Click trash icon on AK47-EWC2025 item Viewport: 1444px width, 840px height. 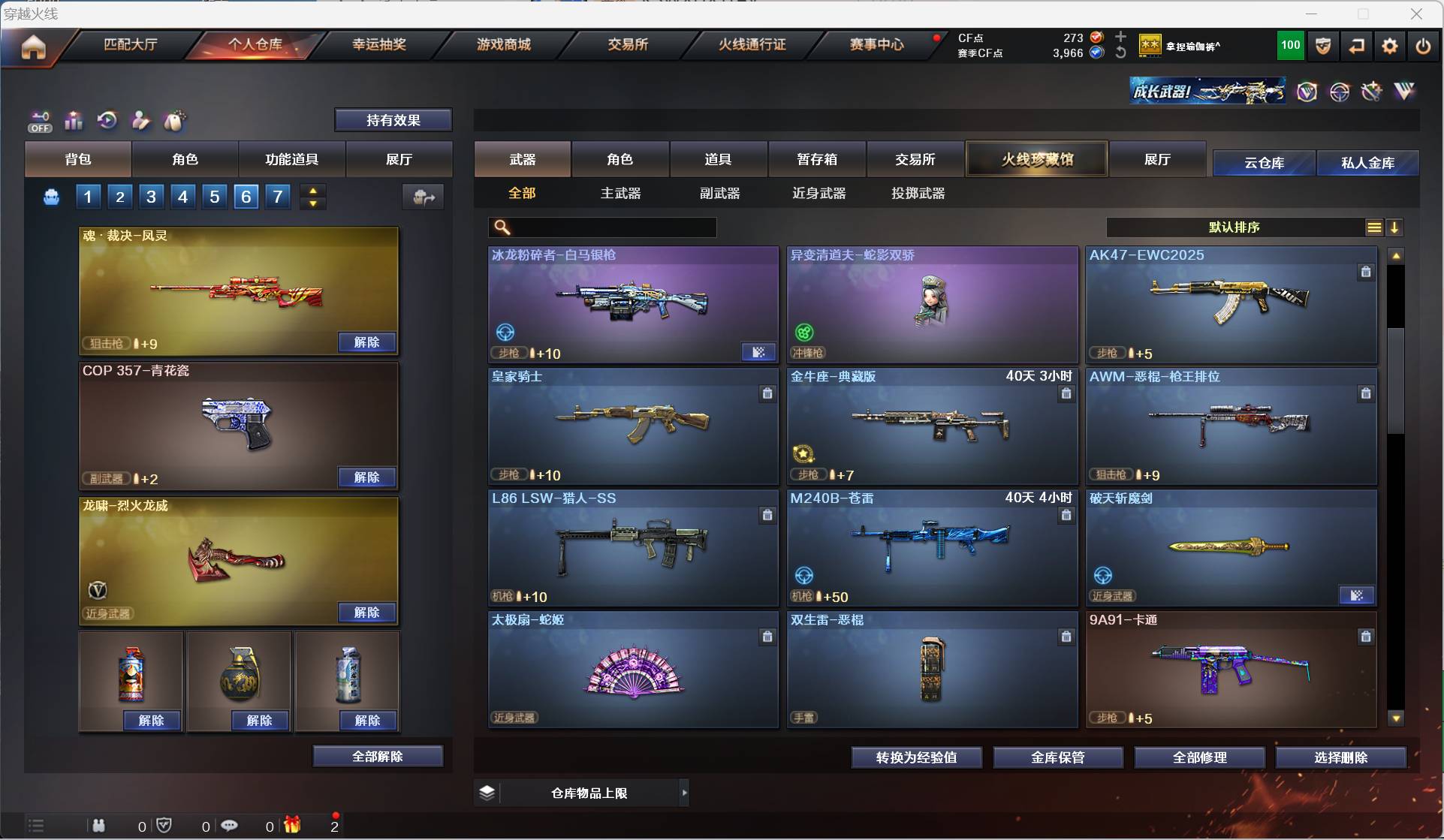coord(1365,272)
